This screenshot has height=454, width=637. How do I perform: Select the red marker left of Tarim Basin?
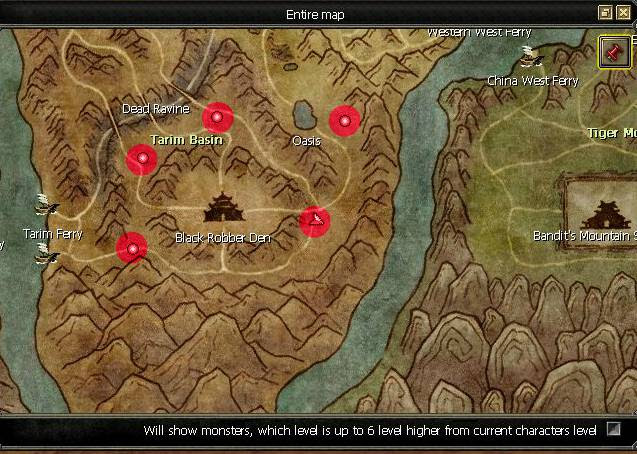(x=141, y=159)
